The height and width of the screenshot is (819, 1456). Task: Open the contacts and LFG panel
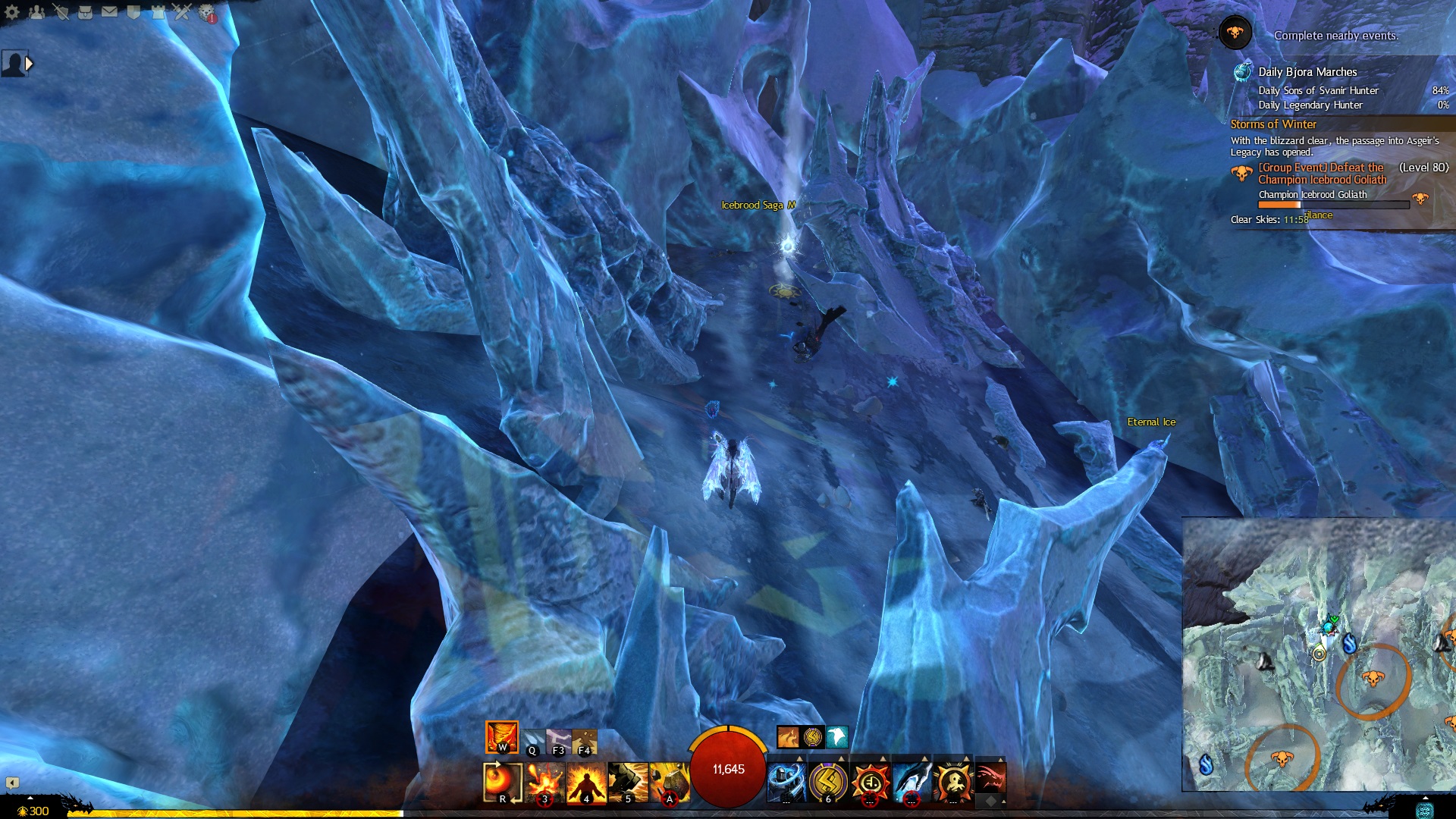pyautogui.click(x=36, y=12)
